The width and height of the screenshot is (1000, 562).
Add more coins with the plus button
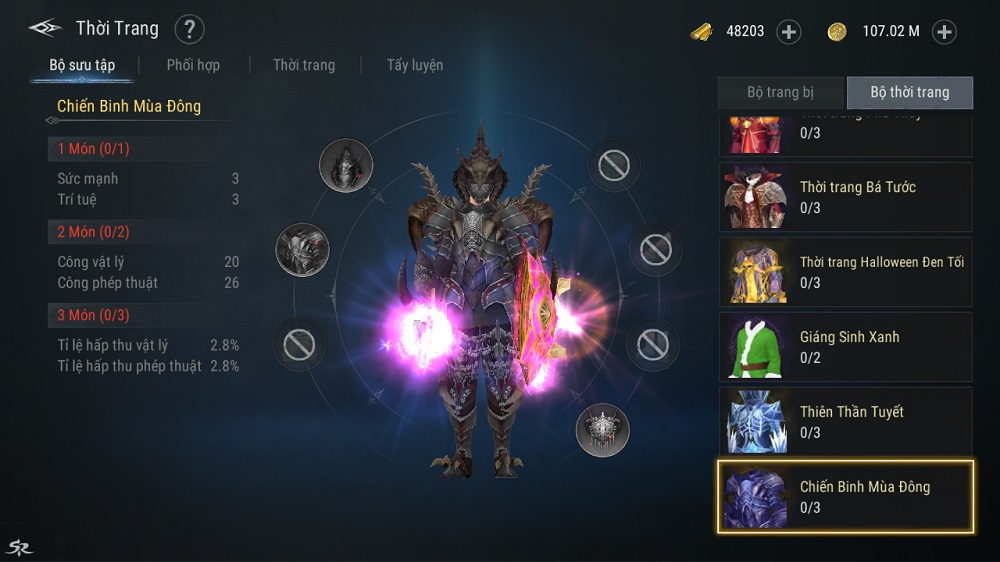pos(944,32)
